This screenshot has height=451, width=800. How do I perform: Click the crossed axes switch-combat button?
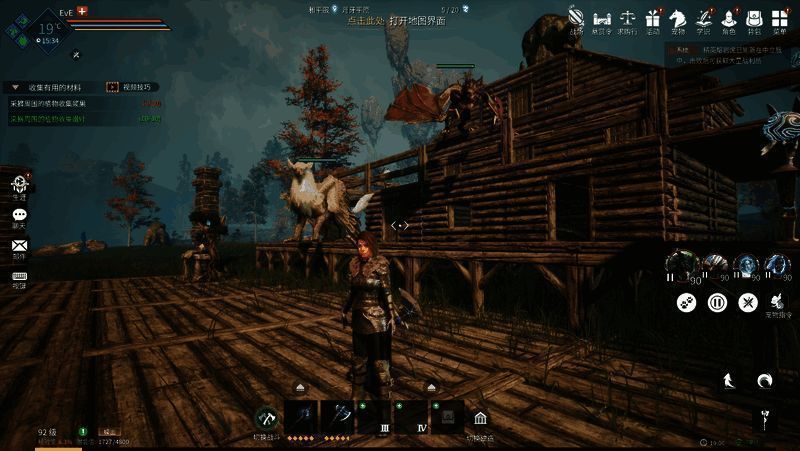coord(266,418)
